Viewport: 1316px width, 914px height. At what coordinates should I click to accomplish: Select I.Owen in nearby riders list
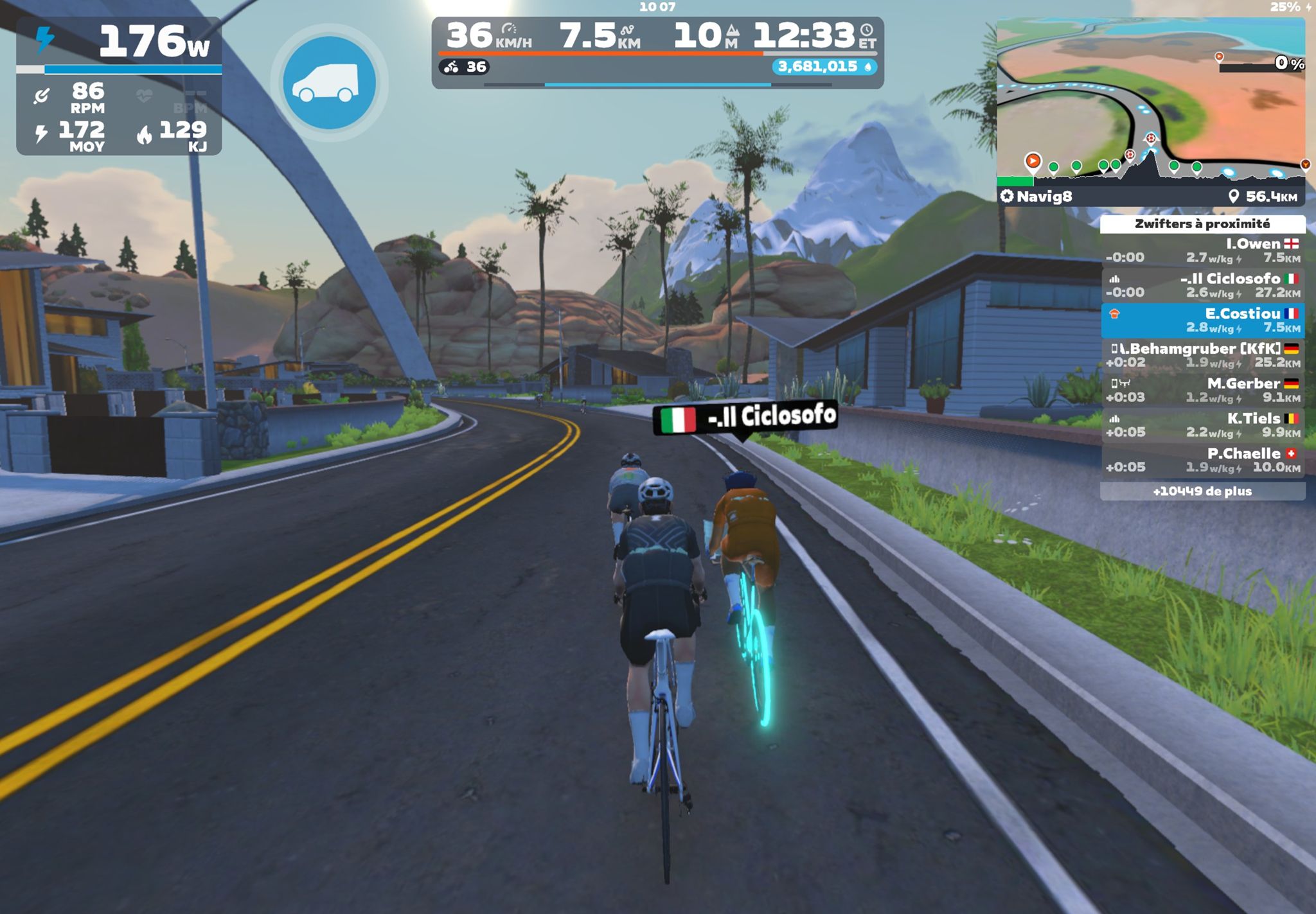(x=1202, y=250)
